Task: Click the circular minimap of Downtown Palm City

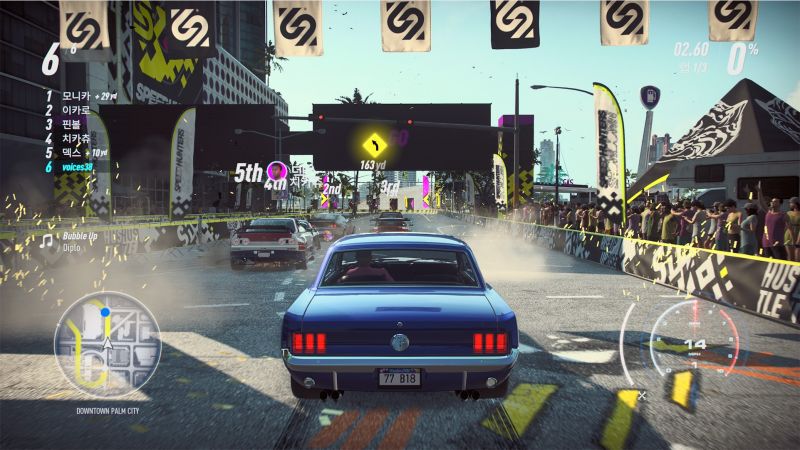Action: tap(107, 344)
